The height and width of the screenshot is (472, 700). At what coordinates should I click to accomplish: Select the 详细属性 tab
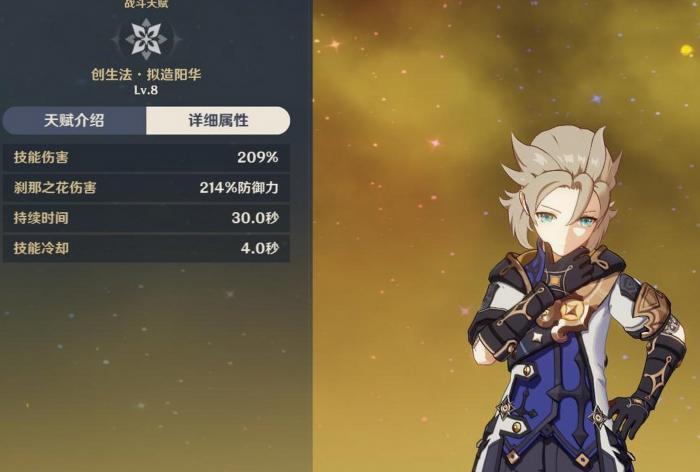click(218, 121)
